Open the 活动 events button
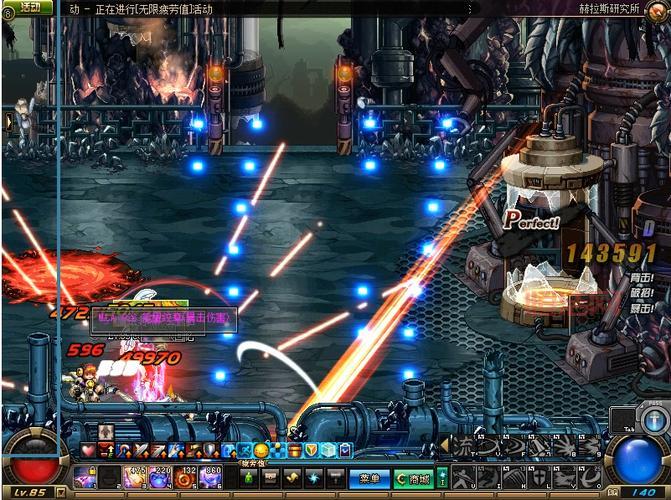 (30, 7)
